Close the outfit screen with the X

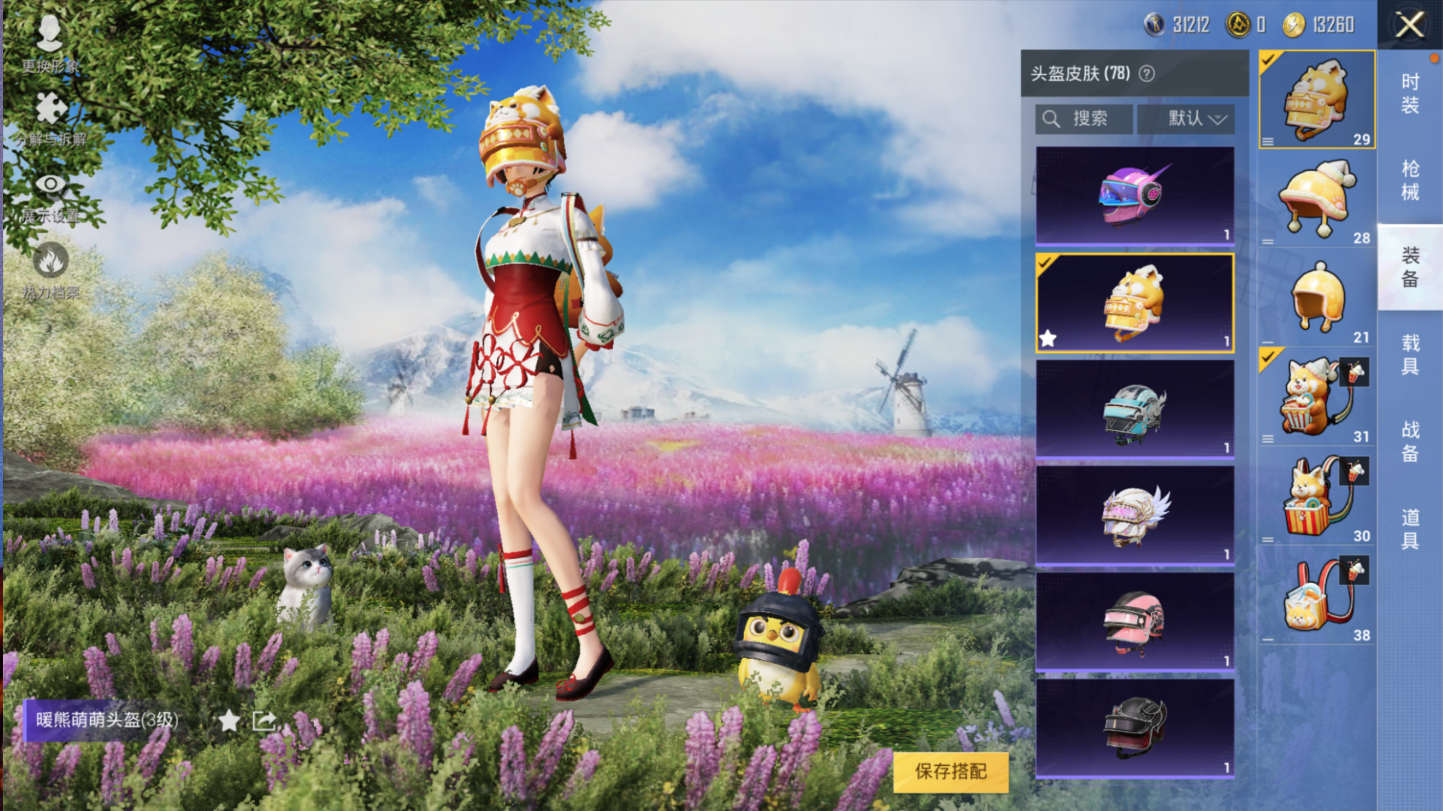1410,25
